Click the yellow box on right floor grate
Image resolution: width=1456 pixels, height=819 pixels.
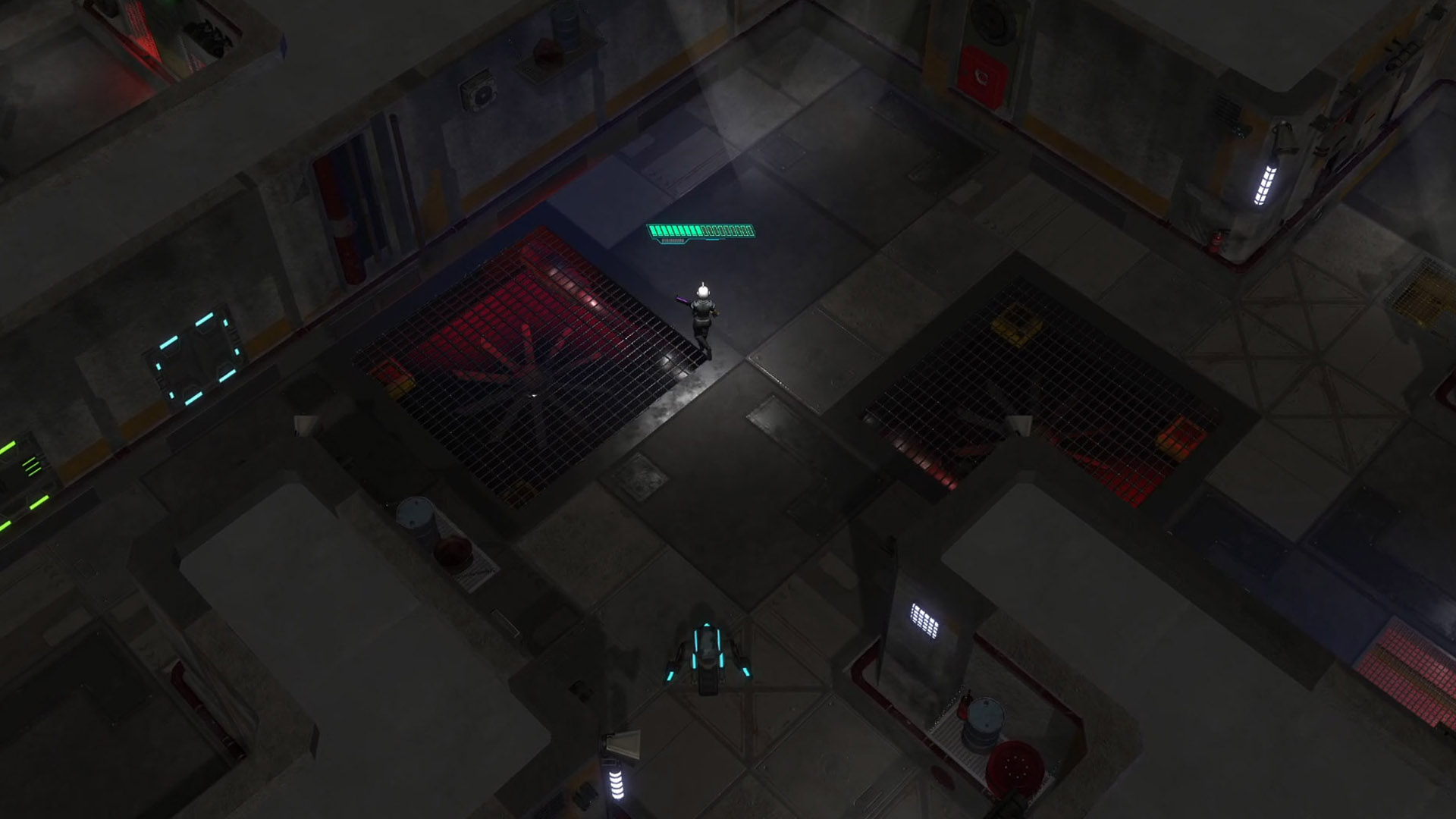point(1015,325)
